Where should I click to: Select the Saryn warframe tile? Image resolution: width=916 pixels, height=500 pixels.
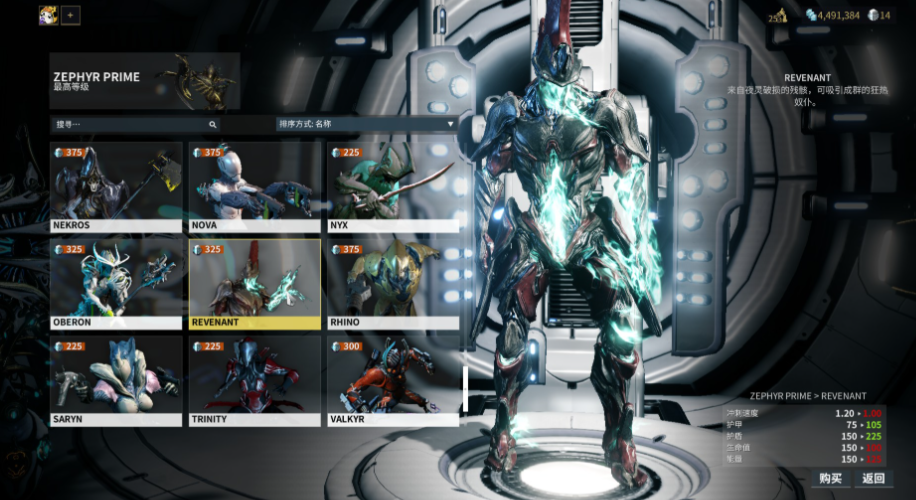pos(116,380)
